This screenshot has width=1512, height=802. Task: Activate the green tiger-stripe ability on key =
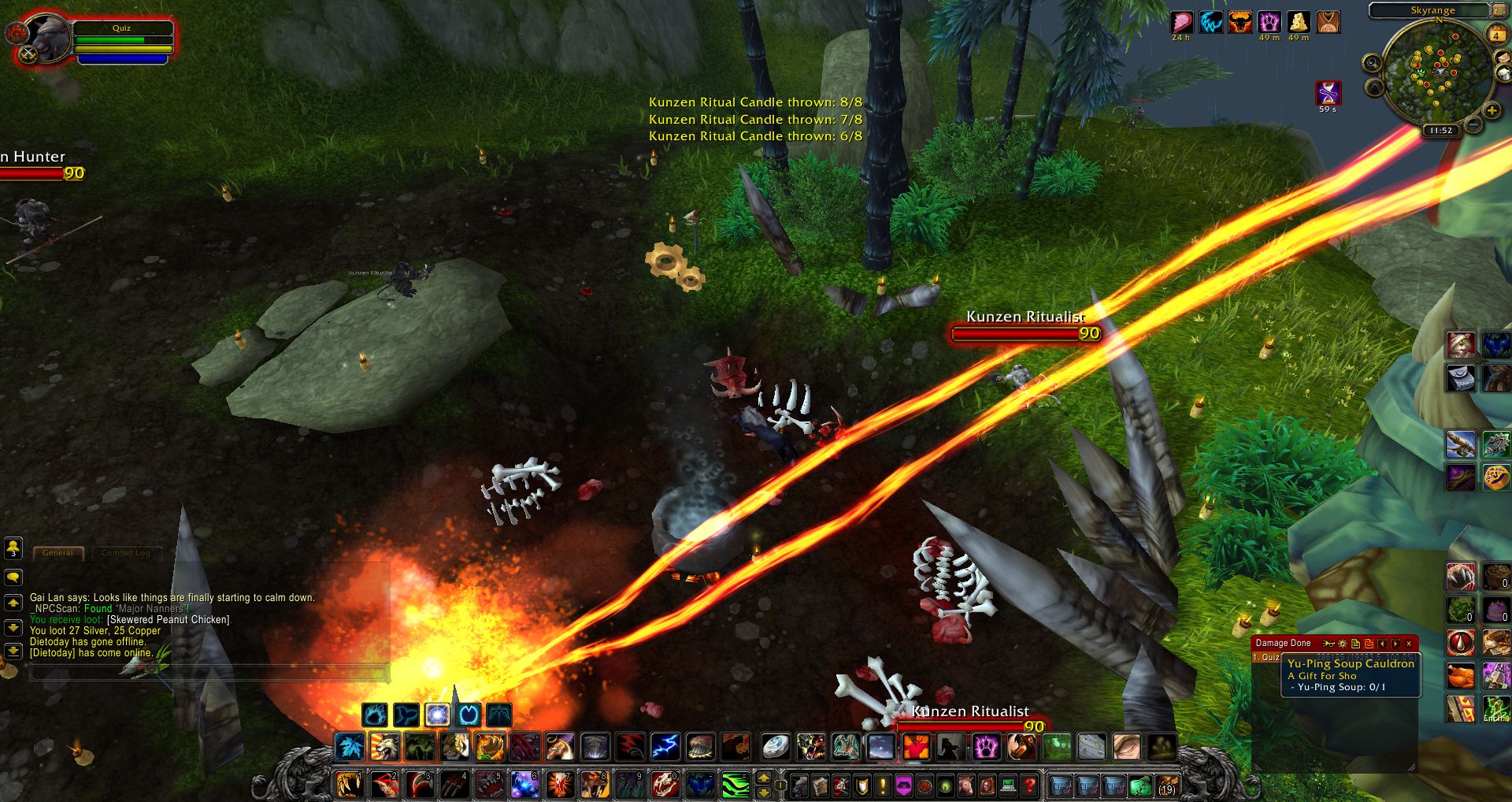pos(734,785)
